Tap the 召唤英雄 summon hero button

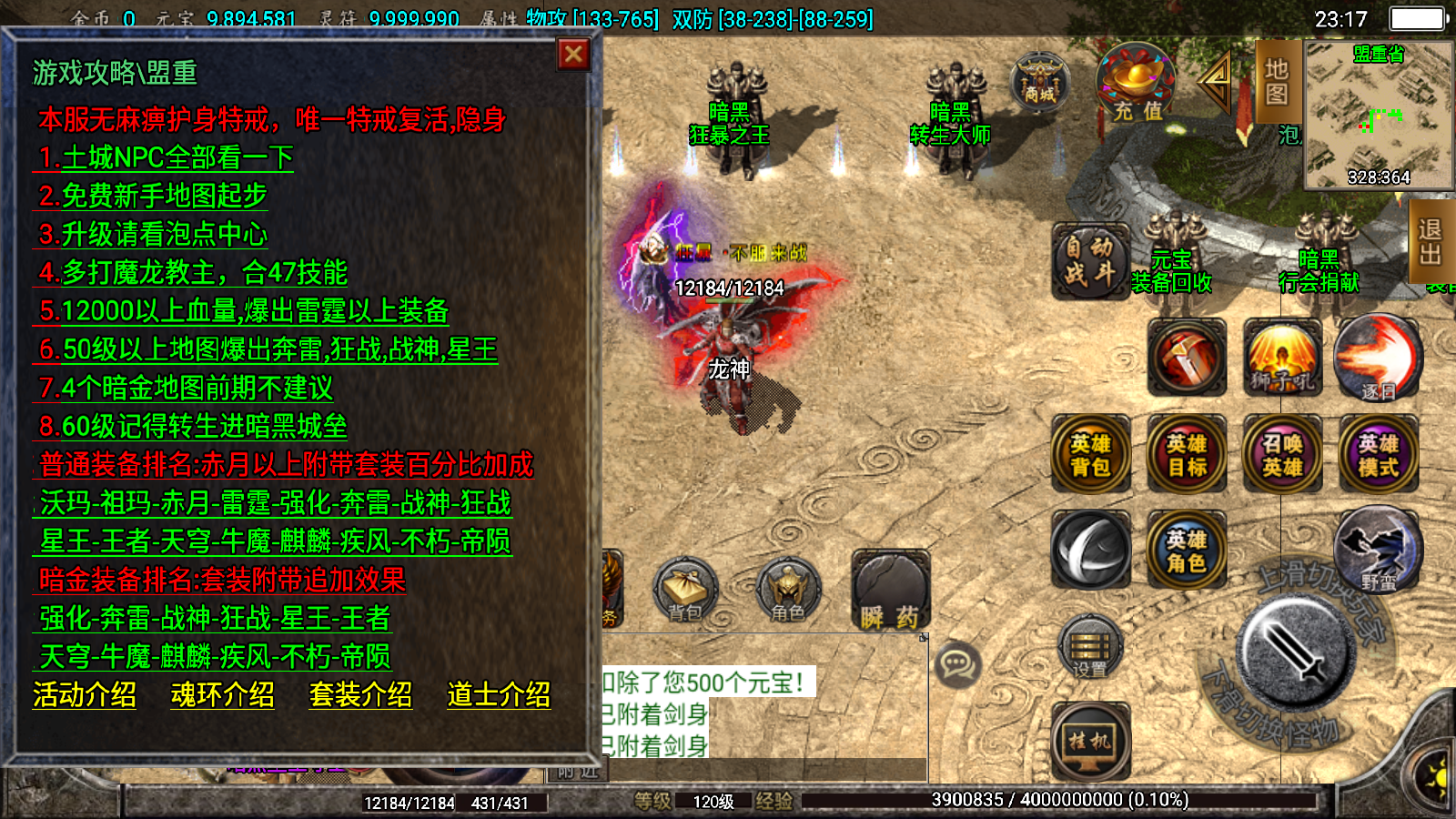pos(1282,454)
